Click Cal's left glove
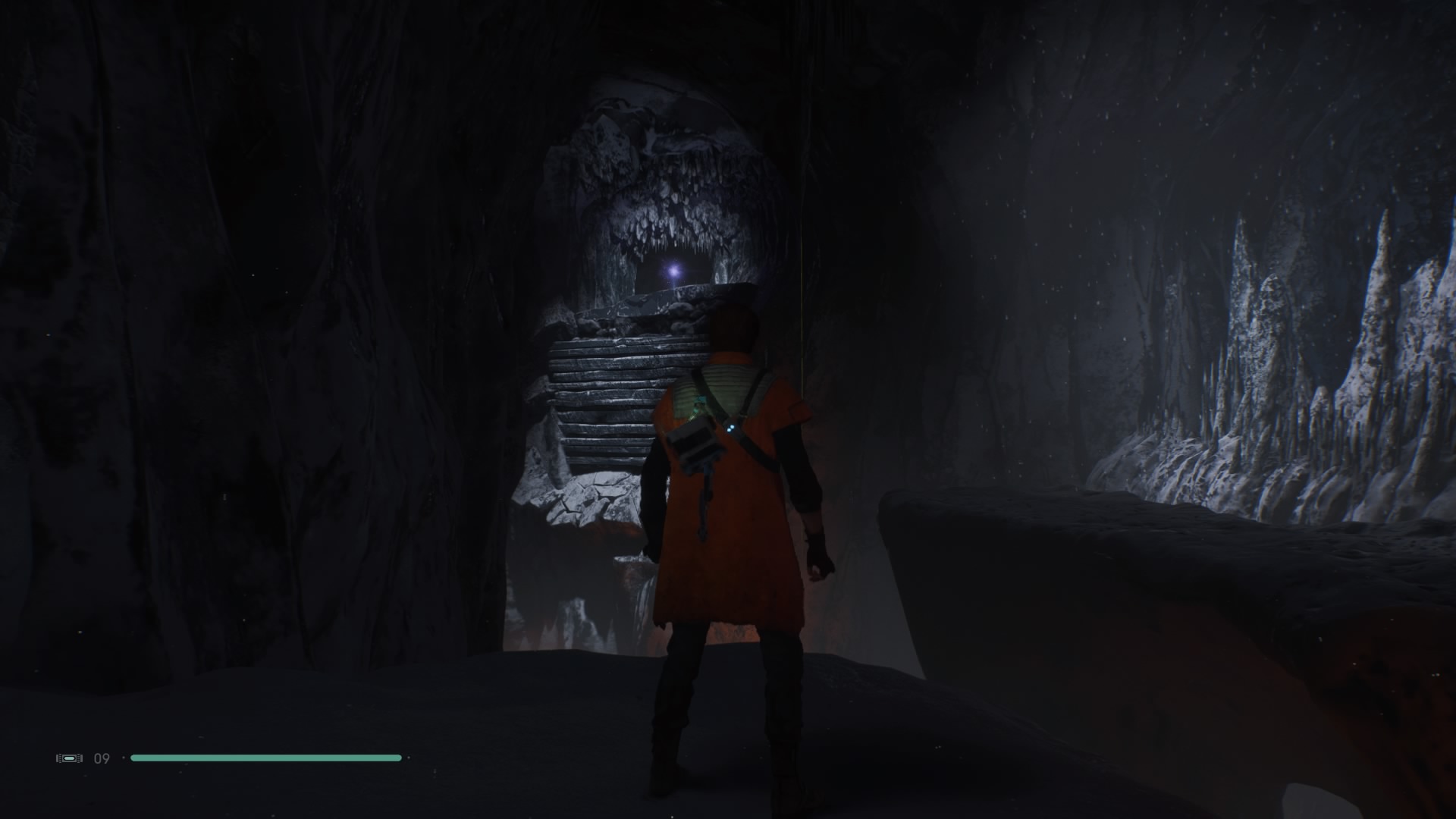The height and width of the screenshot is (819, 1456). tap(819, 561)
